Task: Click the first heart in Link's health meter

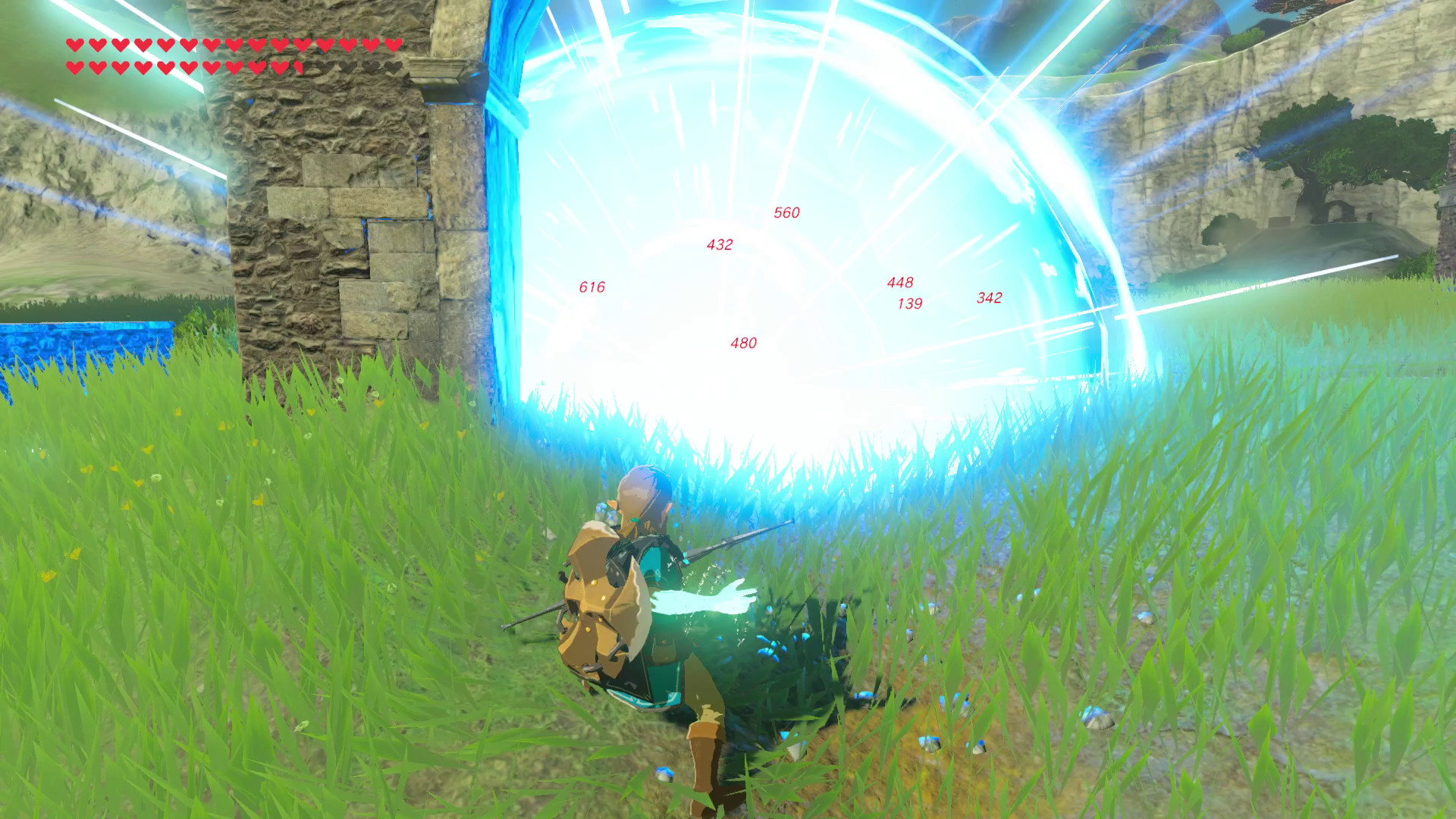Action: [x=74, y=45]
